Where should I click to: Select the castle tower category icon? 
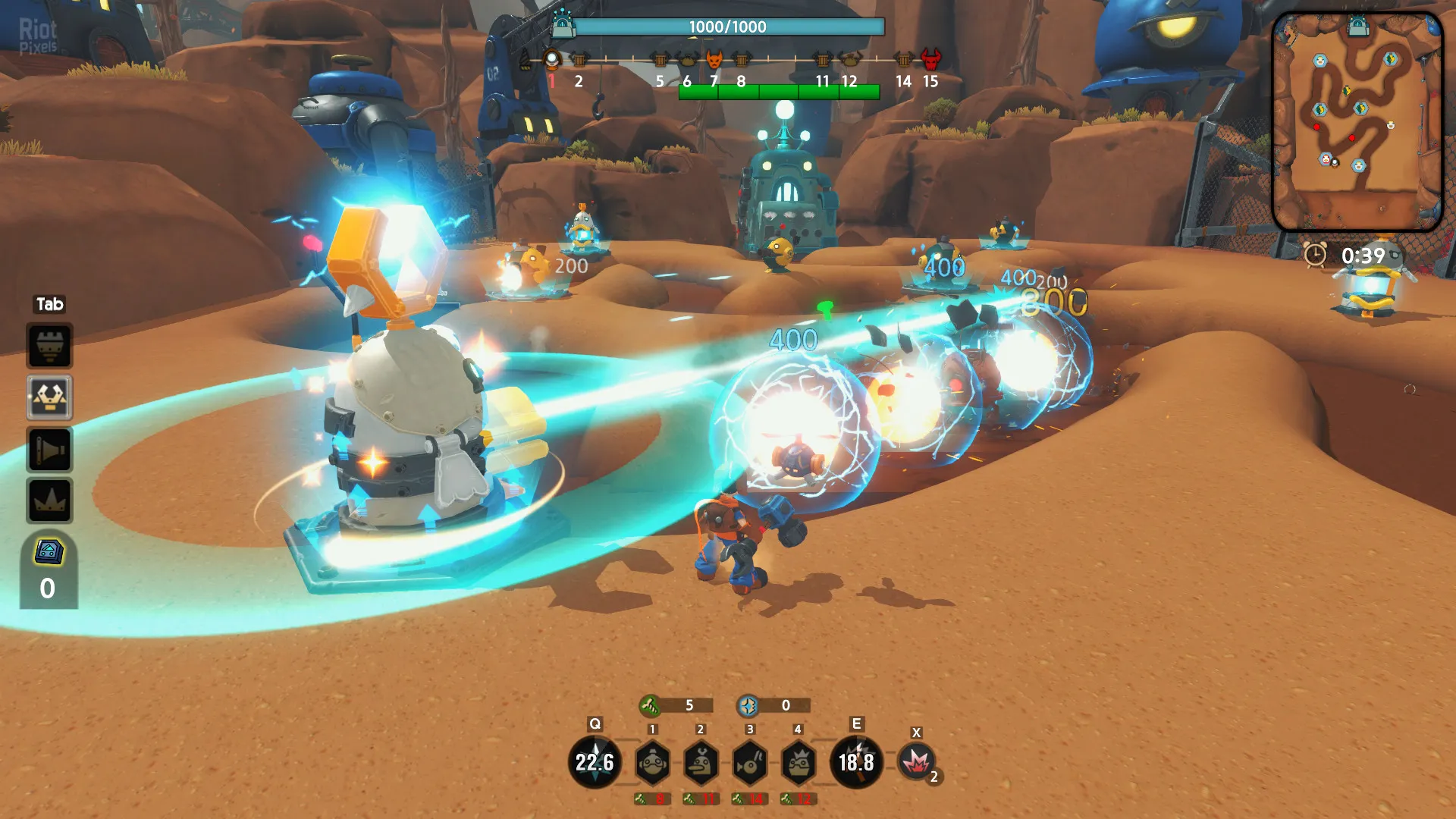coord(50,346)
